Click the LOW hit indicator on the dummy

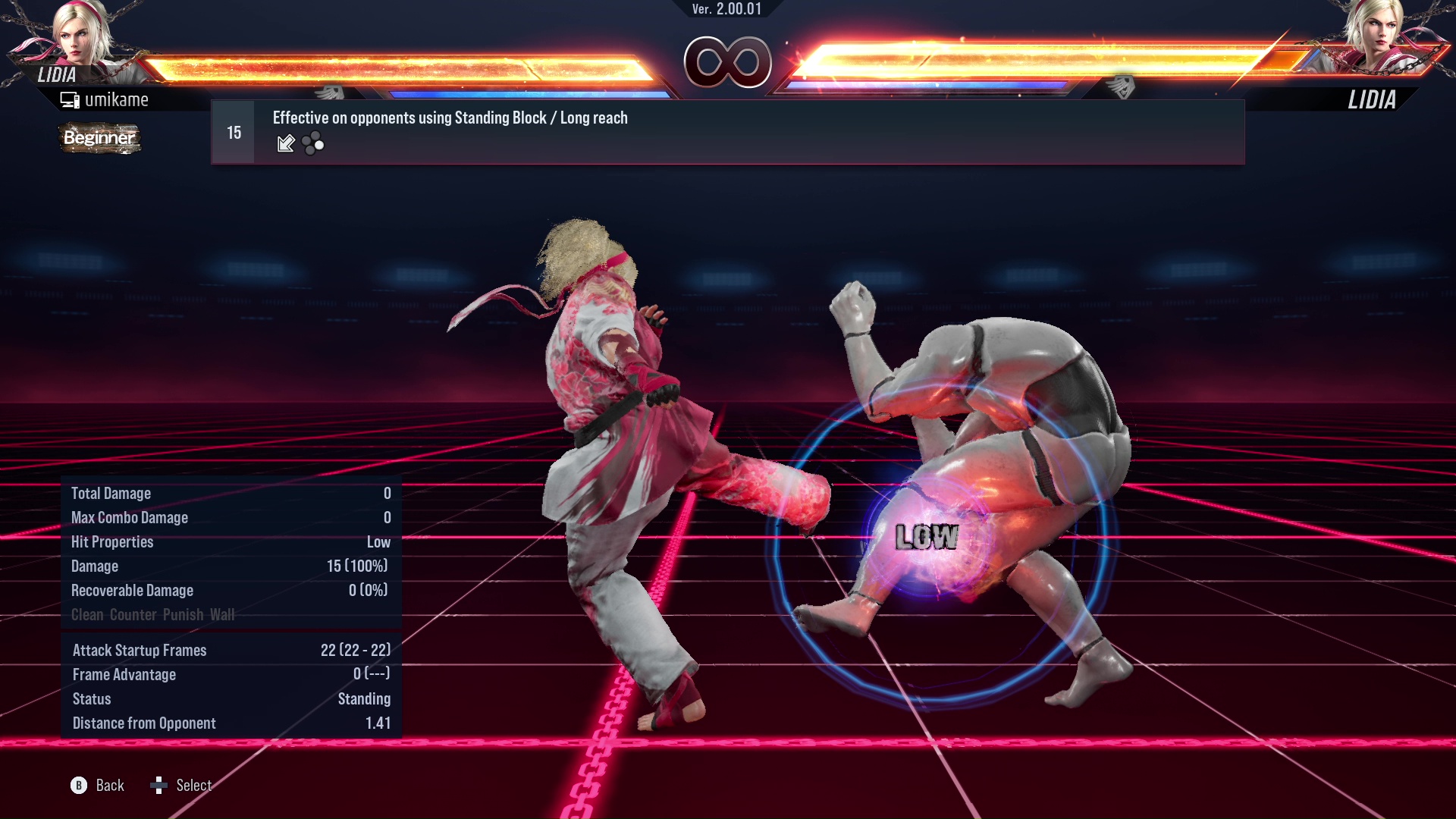click(927, 539)
